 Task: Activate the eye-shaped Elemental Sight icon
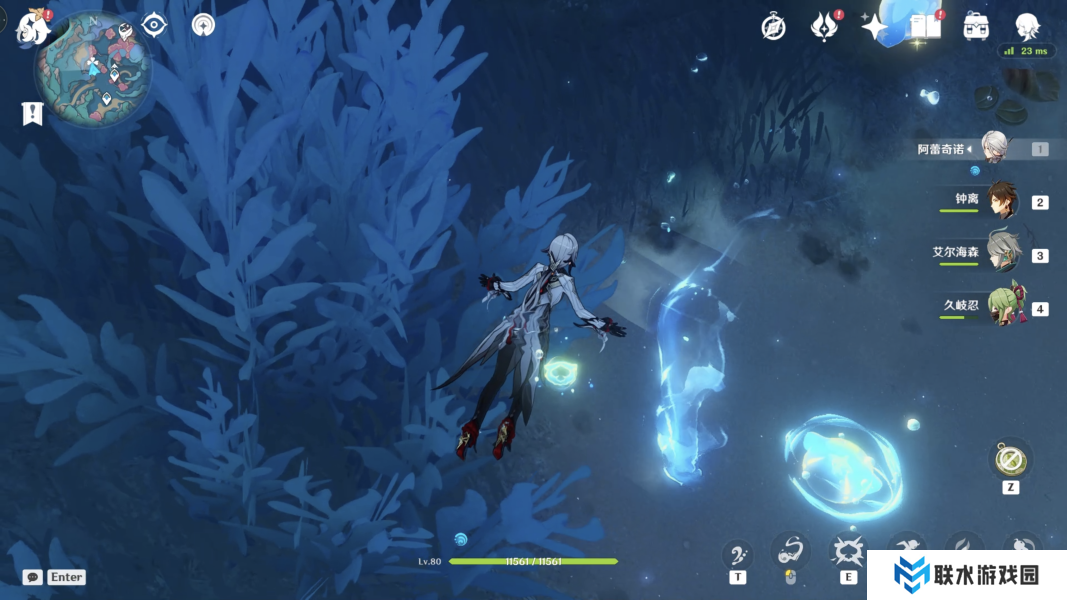tap(154, 25)
